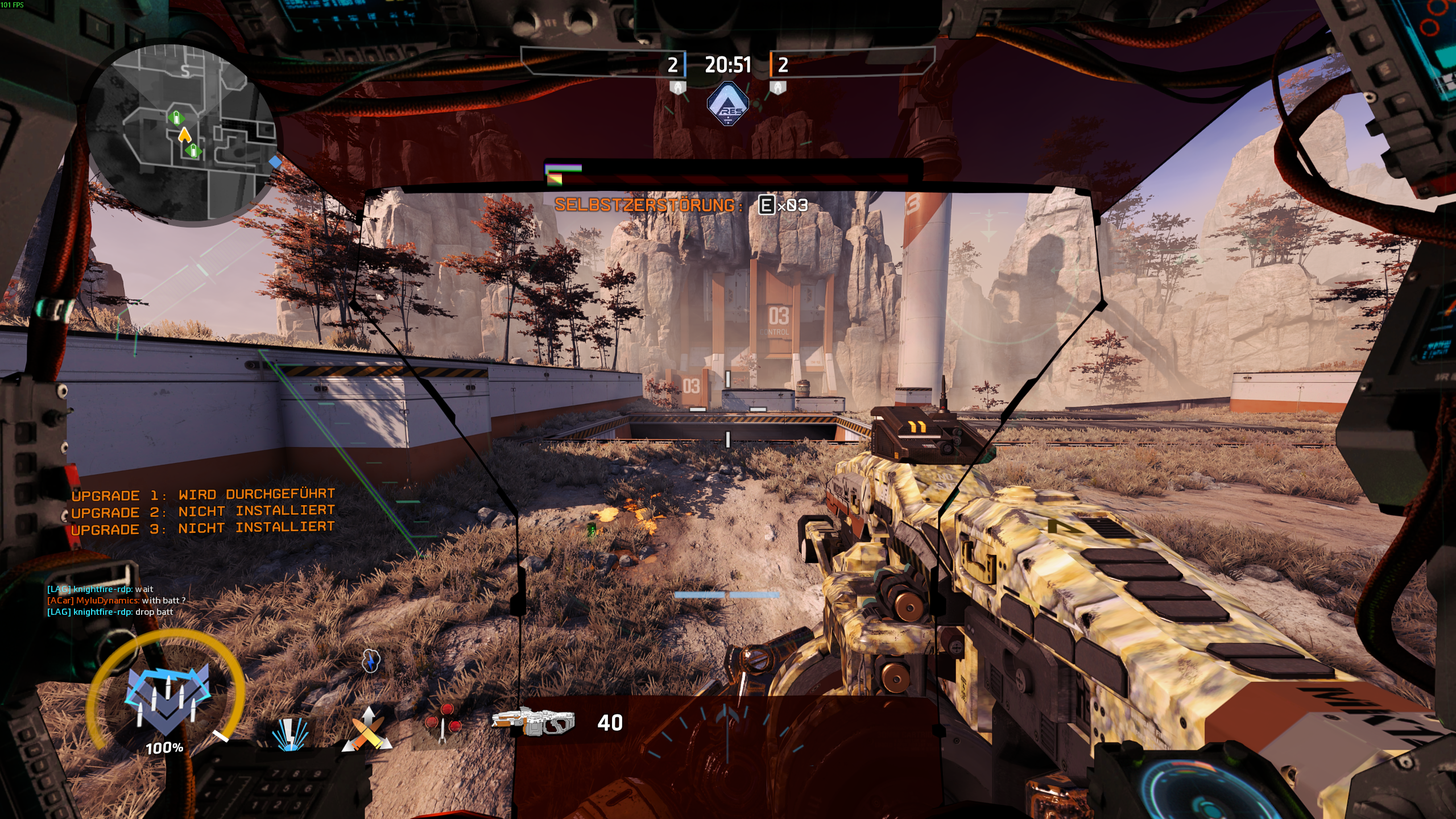
Task: Open chat at knightfire-rdp's "drop batt" message
Action: pos(110,612)
